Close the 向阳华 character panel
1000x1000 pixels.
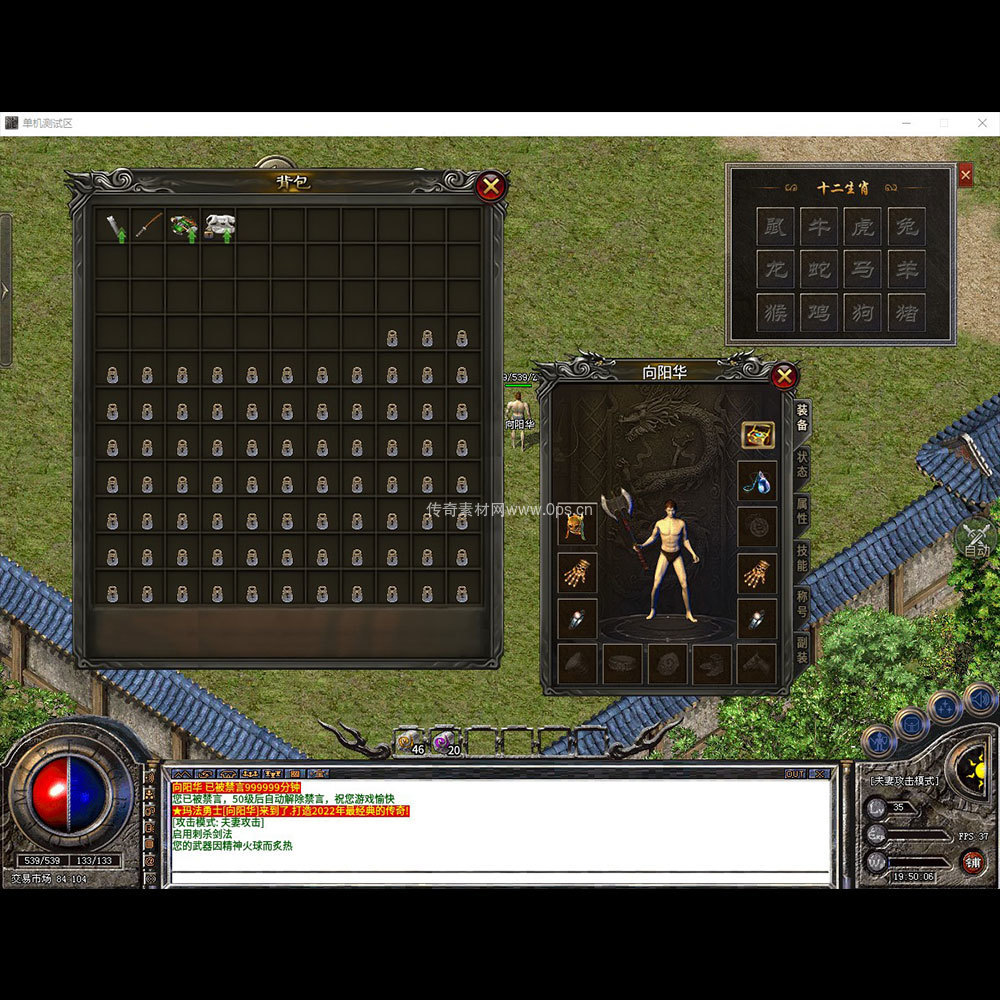[784, 376]
